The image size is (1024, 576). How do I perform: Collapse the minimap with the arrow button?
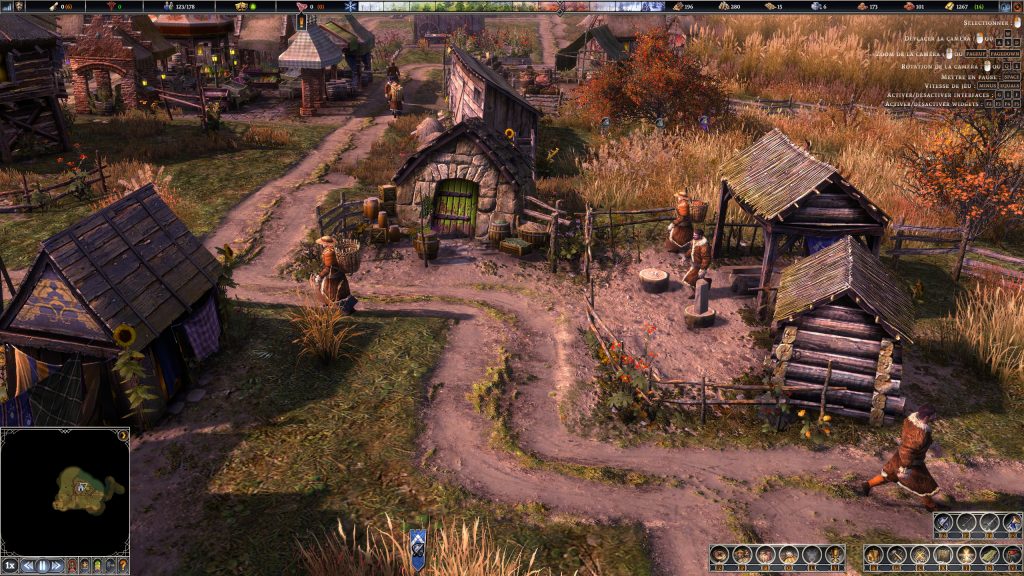122,435
